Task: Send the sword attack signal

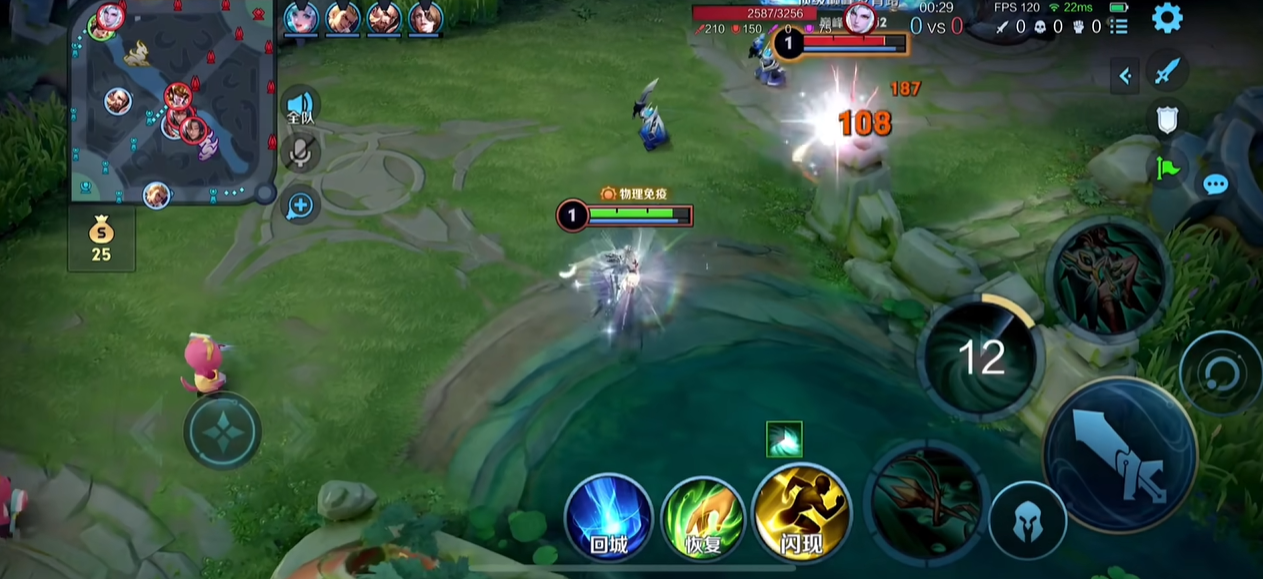Action: pyautogui.click(x=1167, y=73)
